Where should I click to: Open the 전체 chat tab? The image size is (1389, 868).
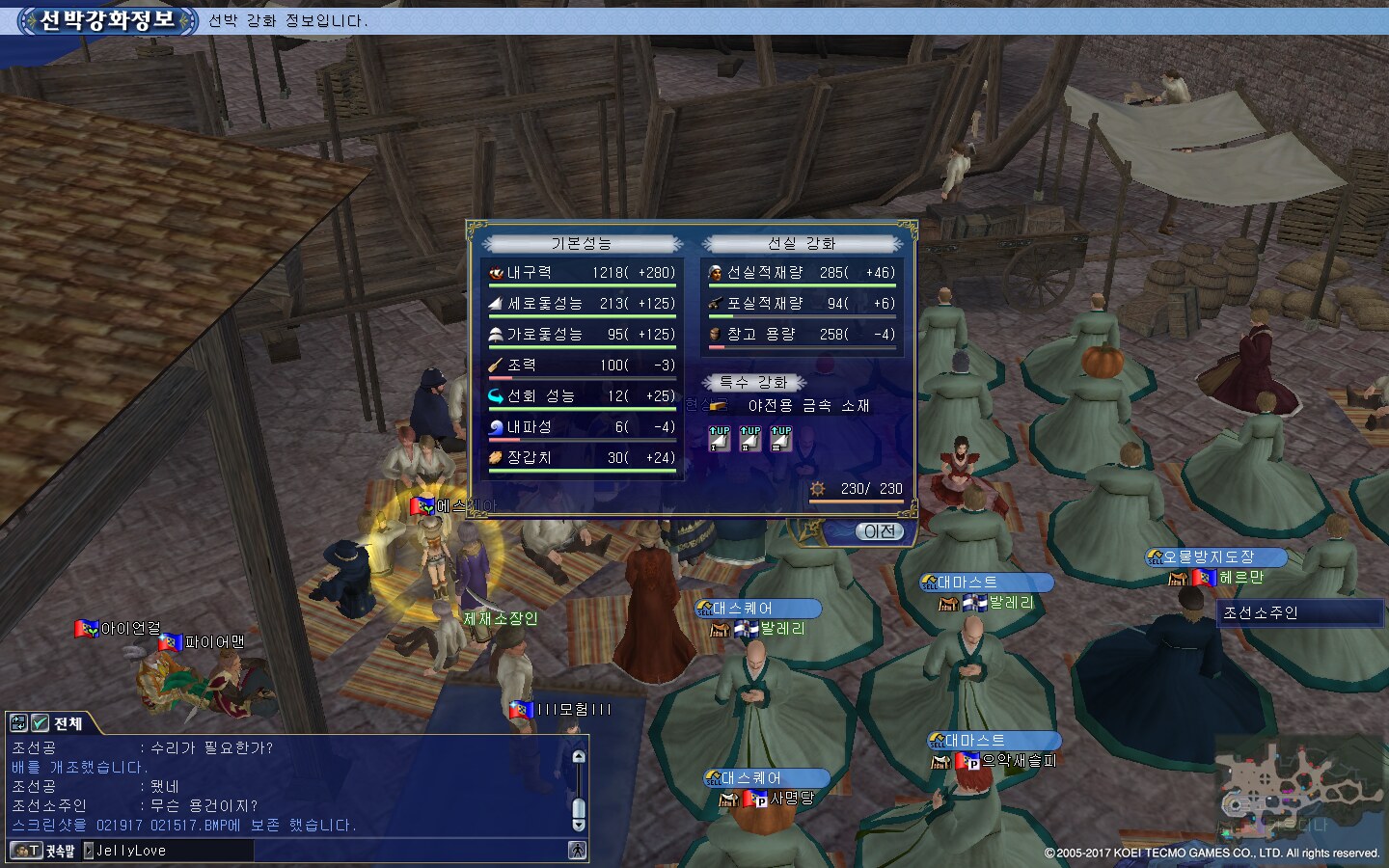(68, 723)
